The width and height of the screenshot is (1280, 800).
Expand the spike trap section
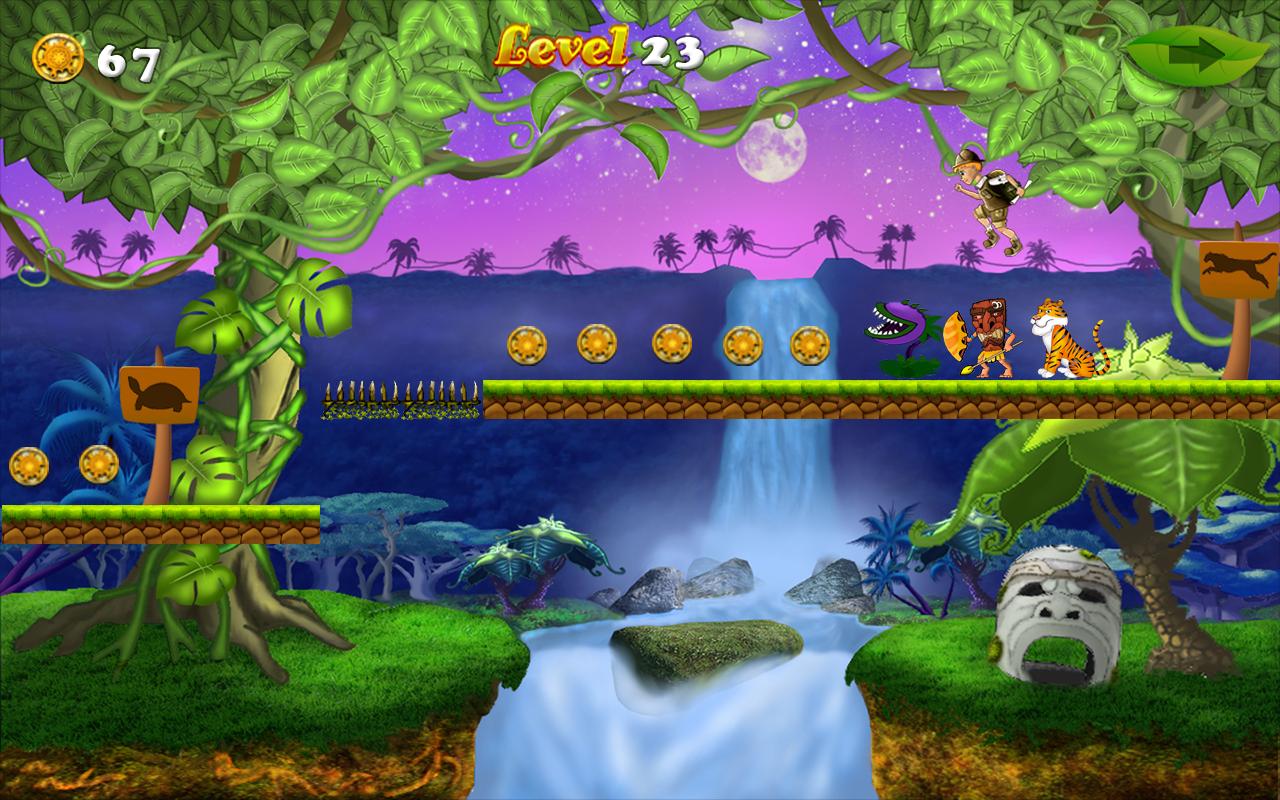[400, 400]
